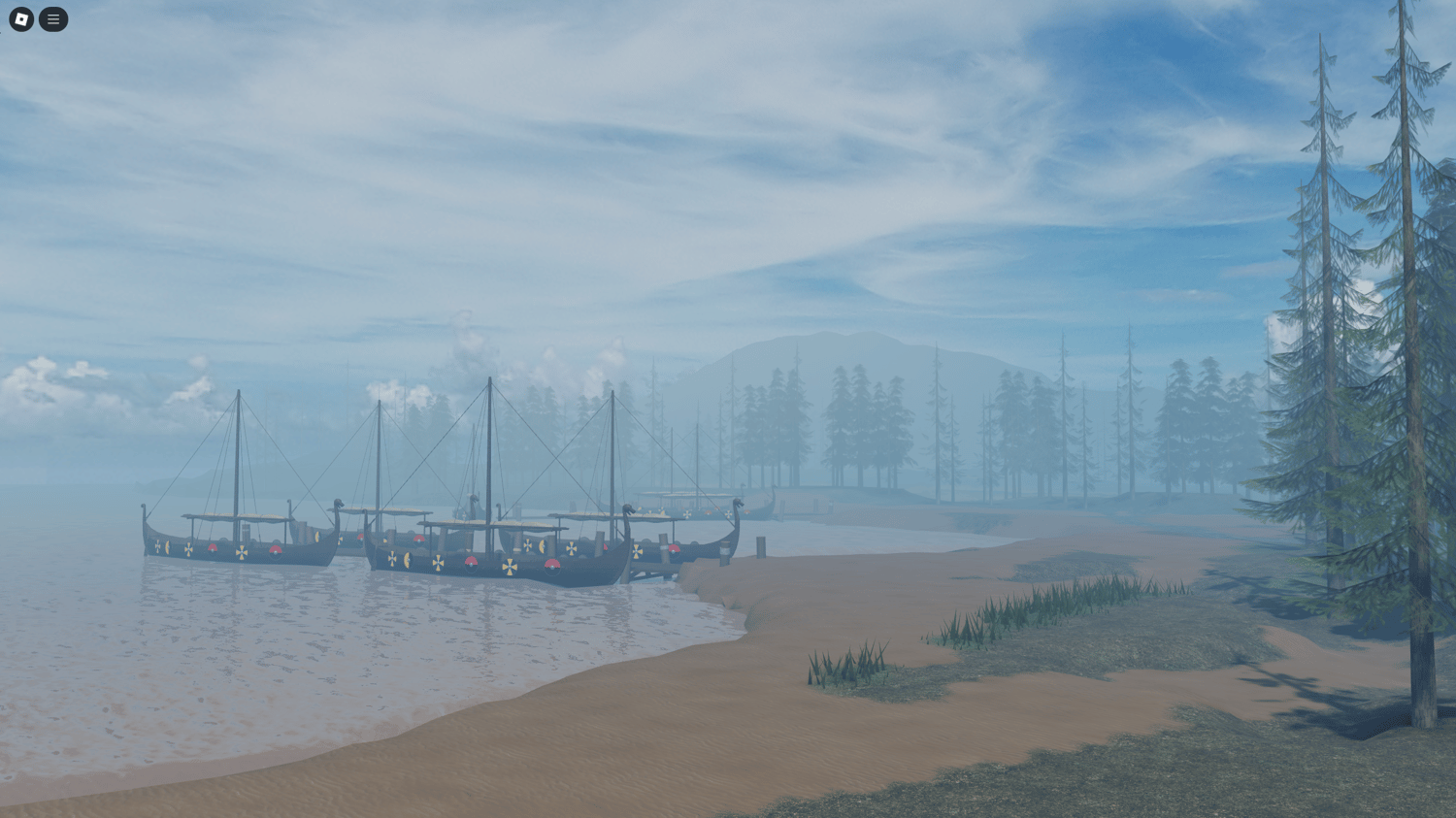Open the hamburger game menu

pyautogui.click(x=53, y=19)
